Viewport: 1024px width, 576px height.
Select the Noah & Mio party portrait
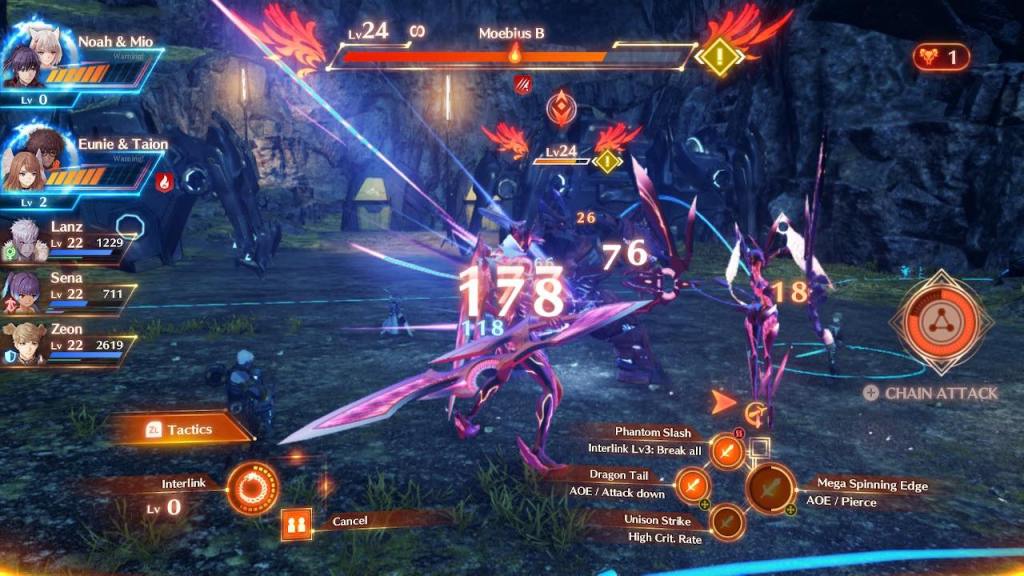coord(38,58)
